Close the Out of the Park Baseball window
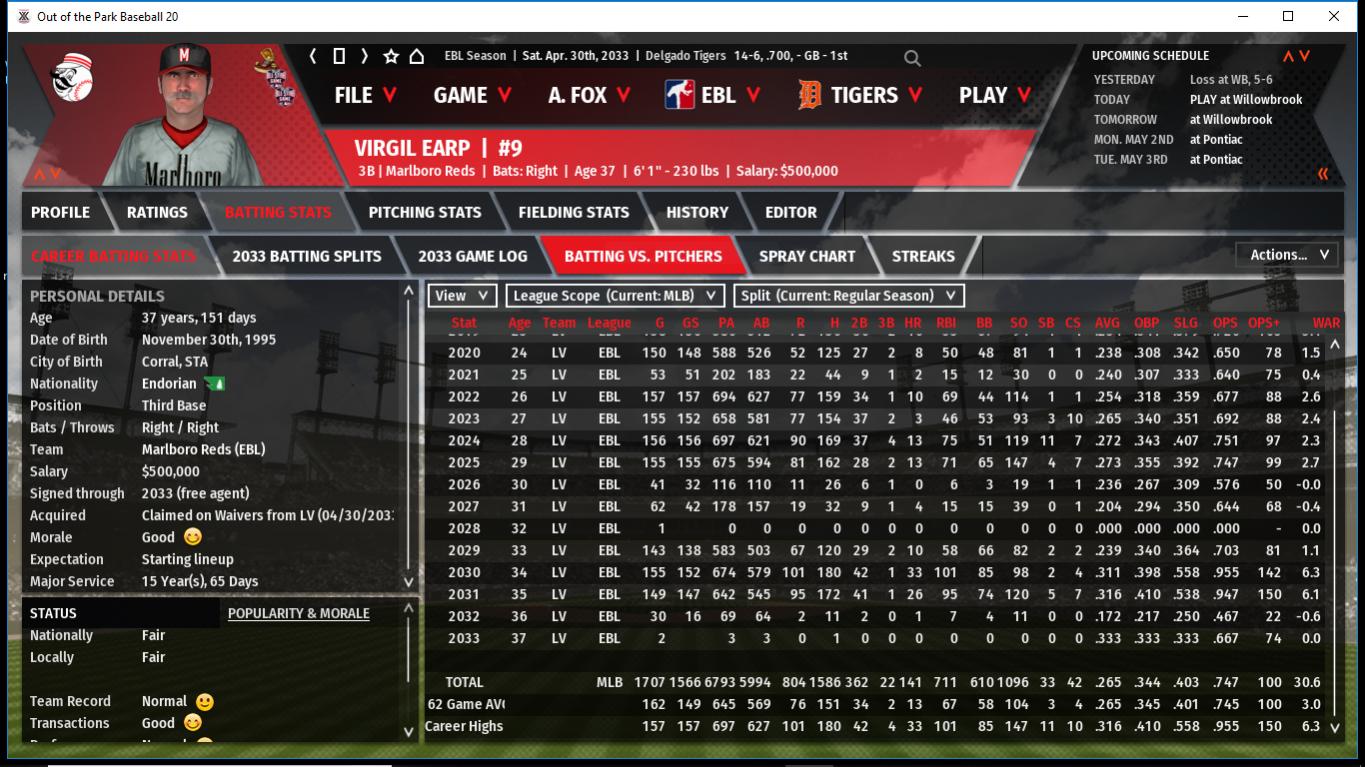This screenshot has height=767, width=1365. coord(1334,16)
